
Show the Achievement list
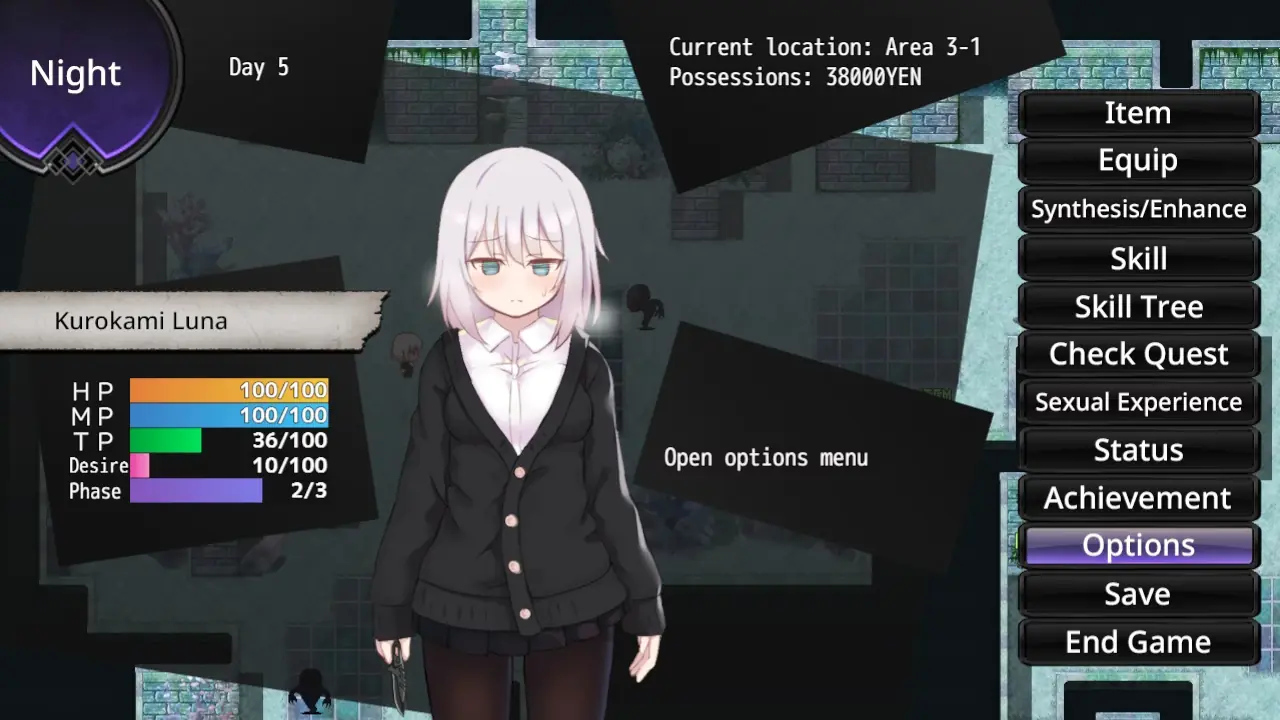(1138, 498)
